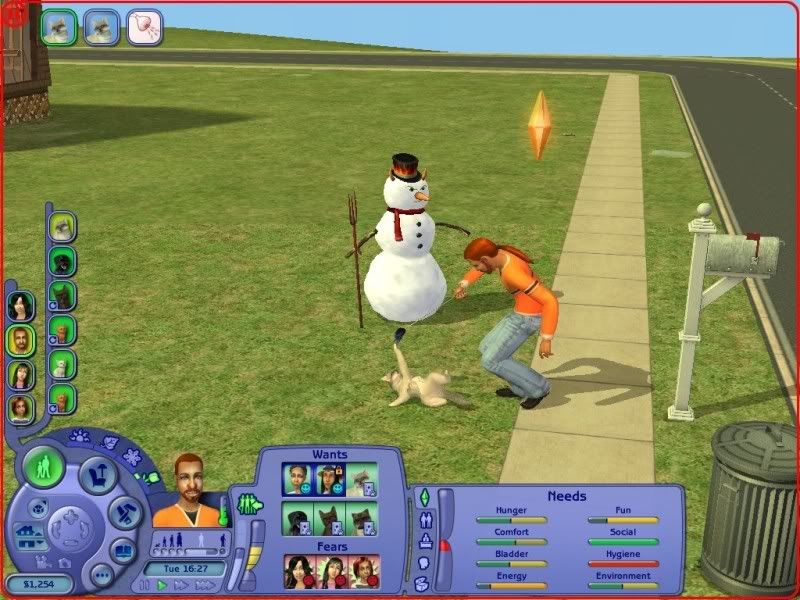Select the black dog pet portrait
Viewport: 800px width, 600px height.
coord(62,262)
